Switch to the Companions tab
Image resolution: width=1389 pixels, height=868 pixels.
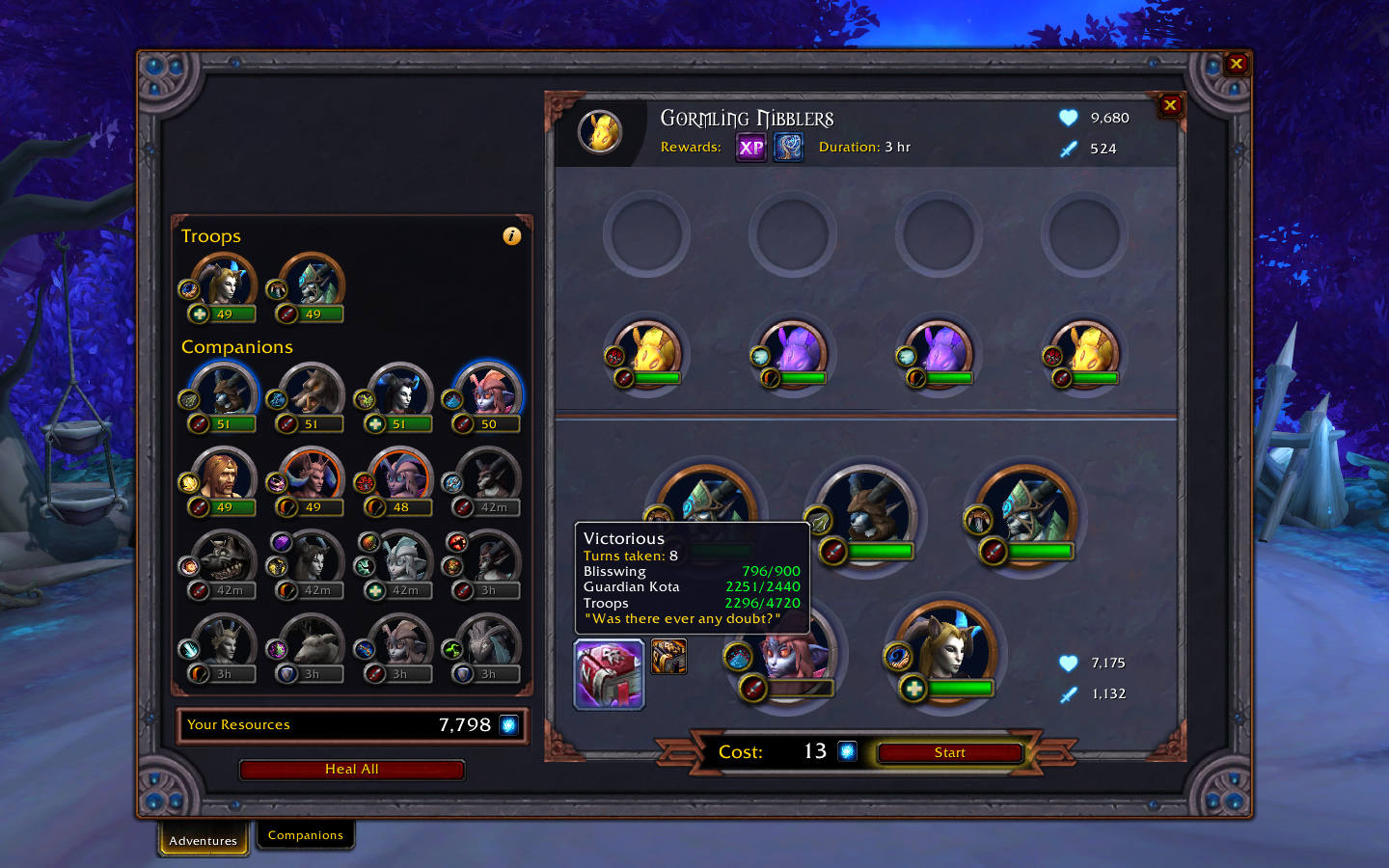pyautogui.click(x=305, y=834)
